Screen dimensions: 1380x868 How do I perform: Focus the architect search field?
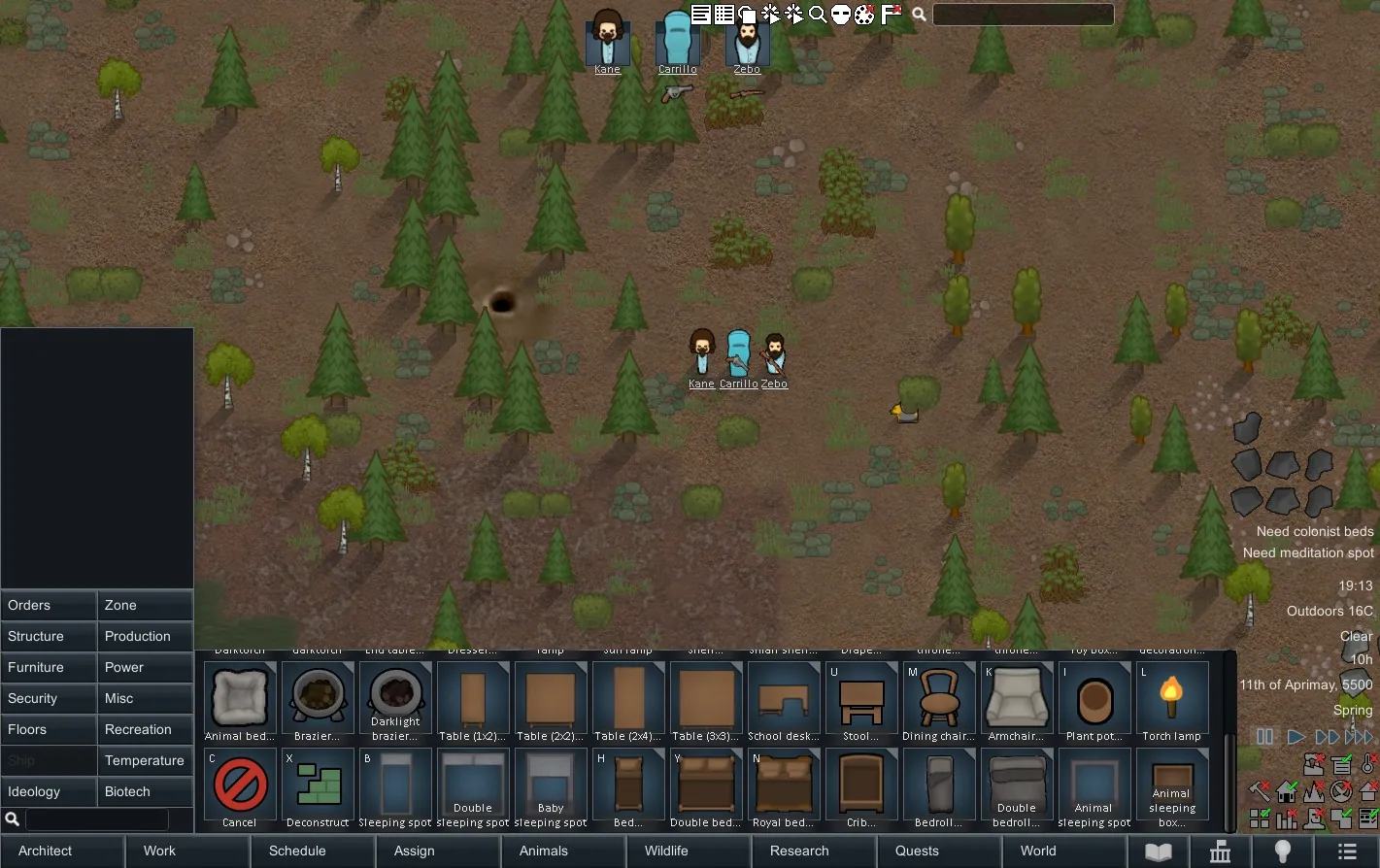point(96,819)
